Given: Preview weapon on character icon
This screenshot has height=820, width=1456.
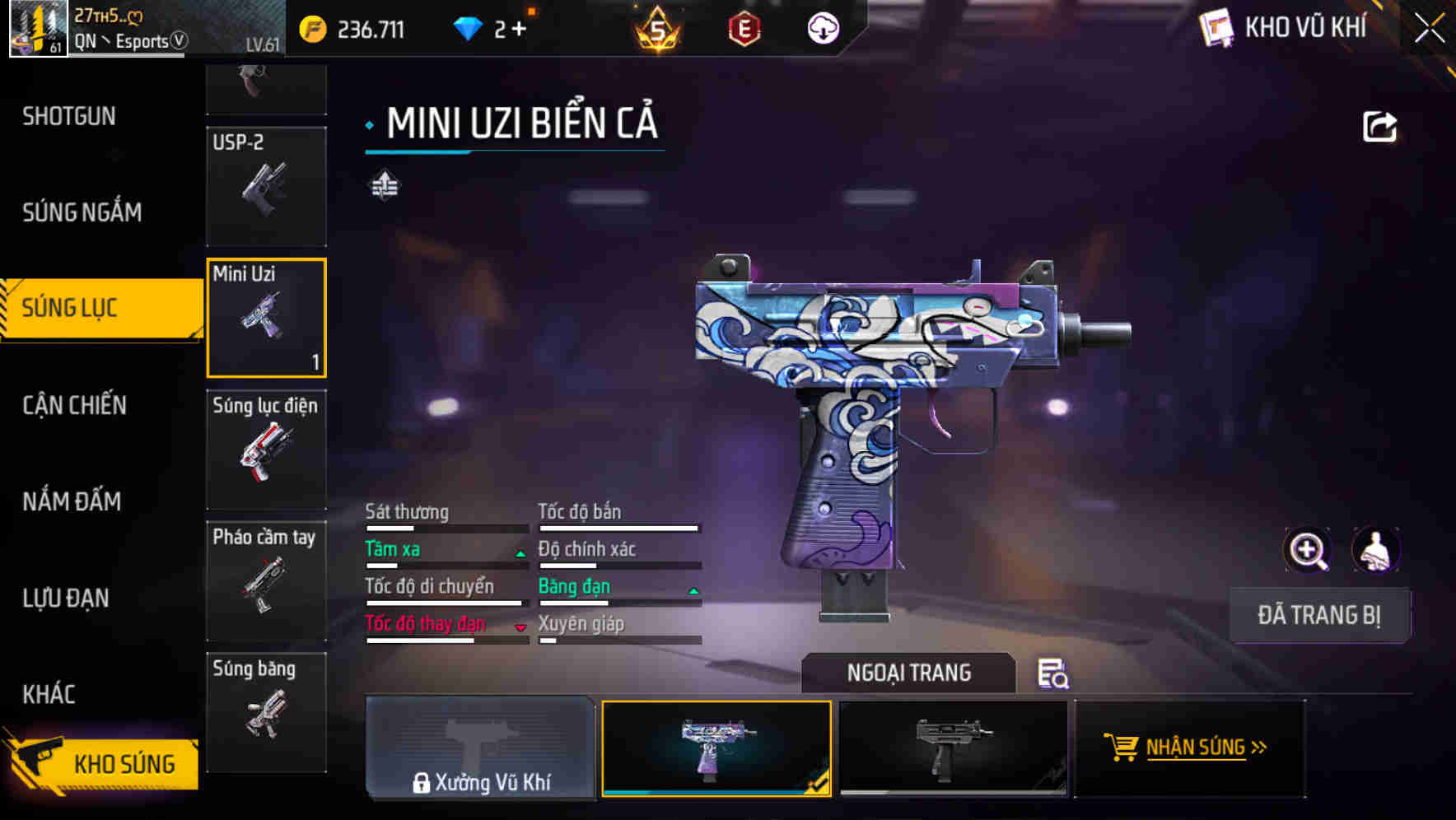Looking at the screenshot, I should tap(1375, 550).
